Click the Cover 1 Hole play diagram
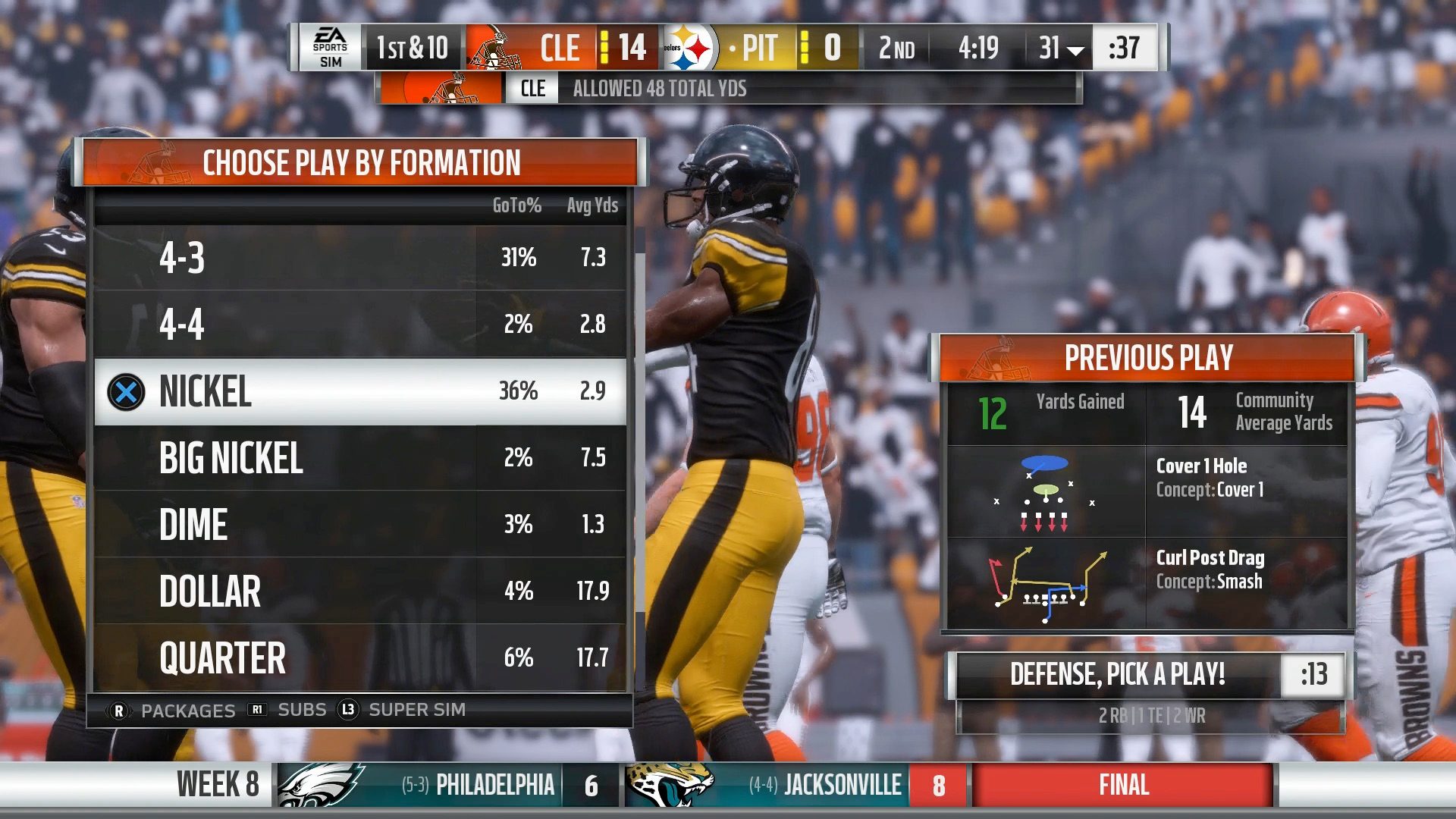The width and height of the screenshot is (1456, 819). coord(1045,493)
